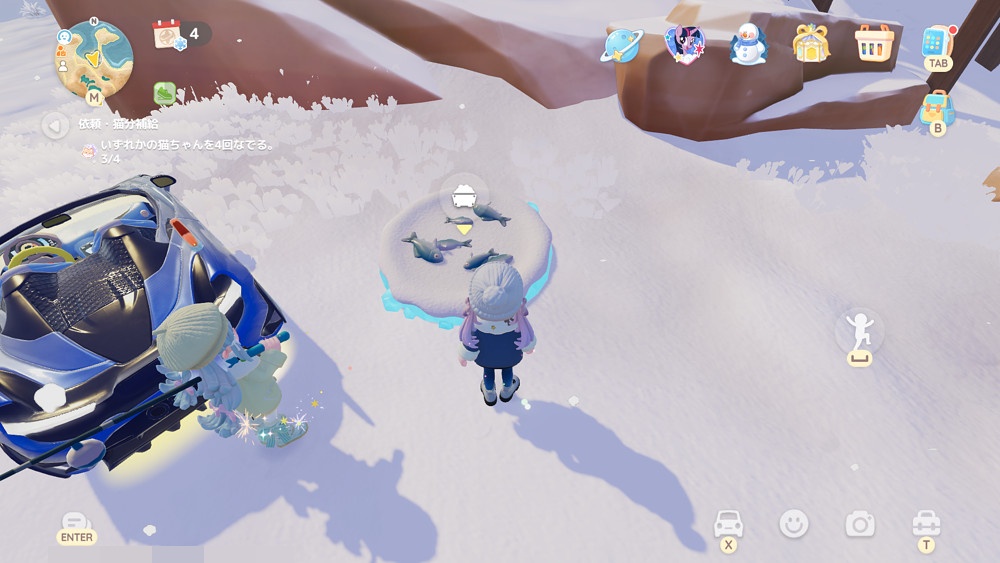This screenshot has width=1000, height=563.
Task: Open the vehicle button with car icon
Action: click(728, 524)
